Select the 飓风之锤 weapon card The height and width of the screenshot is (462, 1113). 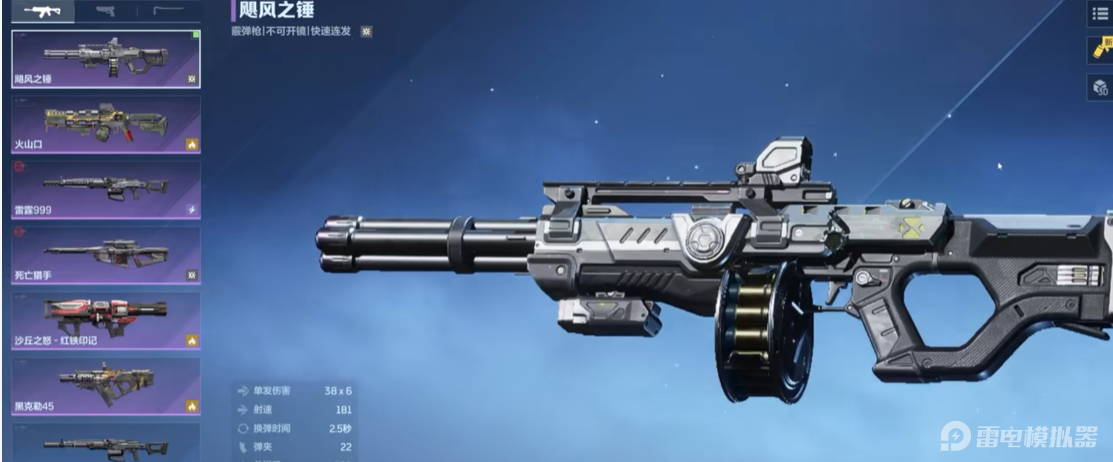(x=105, y=59)
